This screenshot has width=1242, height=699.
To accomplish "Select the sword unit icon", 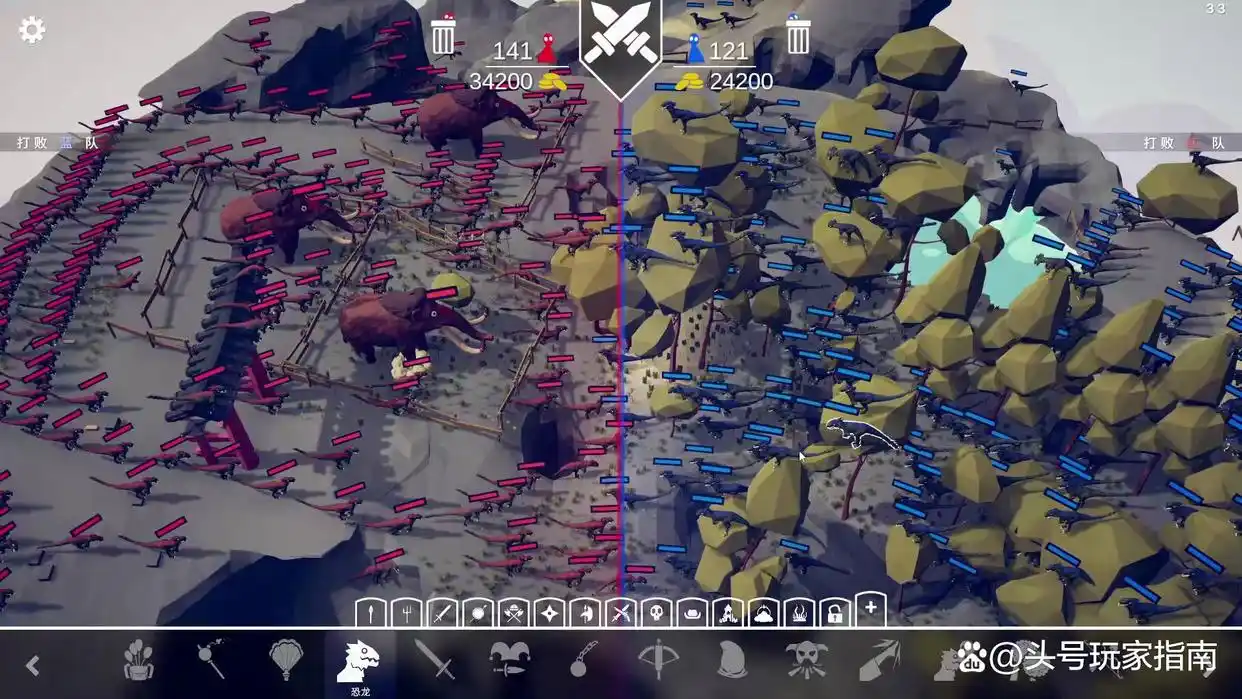I will click(434, 660).
